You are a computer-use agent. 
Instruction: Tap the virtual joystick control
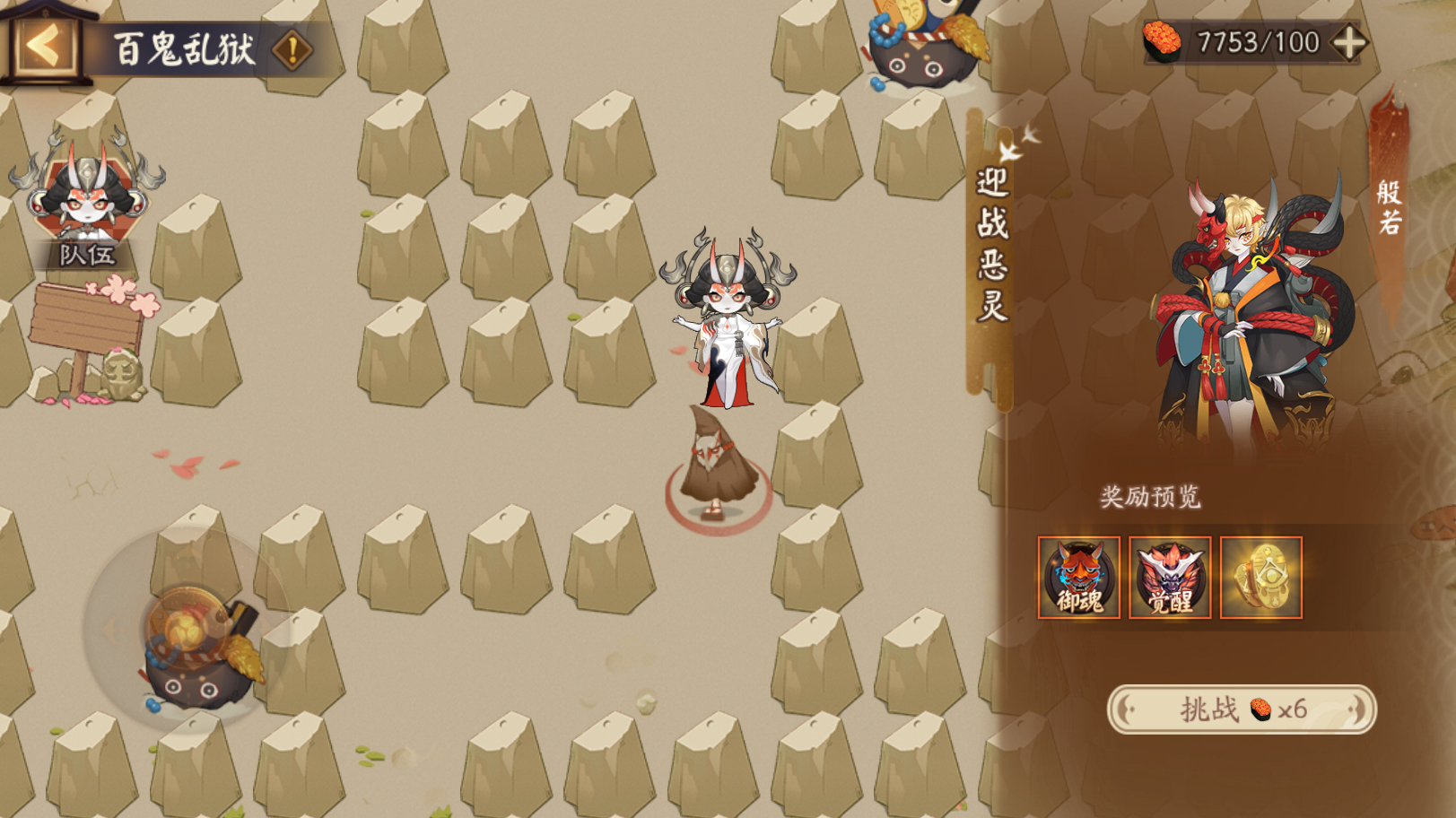pos(188,630)
